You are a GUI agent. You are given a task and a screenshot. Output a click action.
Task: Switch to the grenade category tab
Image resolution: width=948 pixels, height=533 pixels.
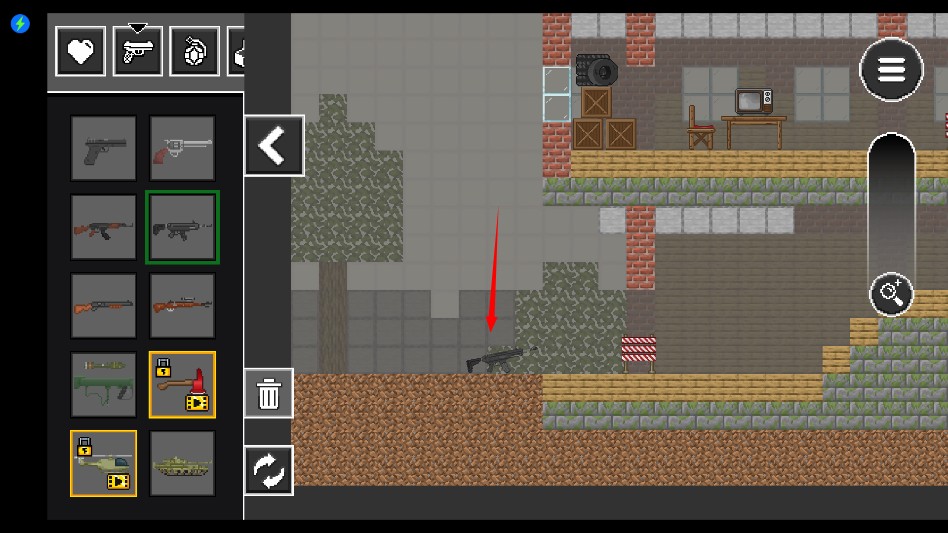[195, 51]
